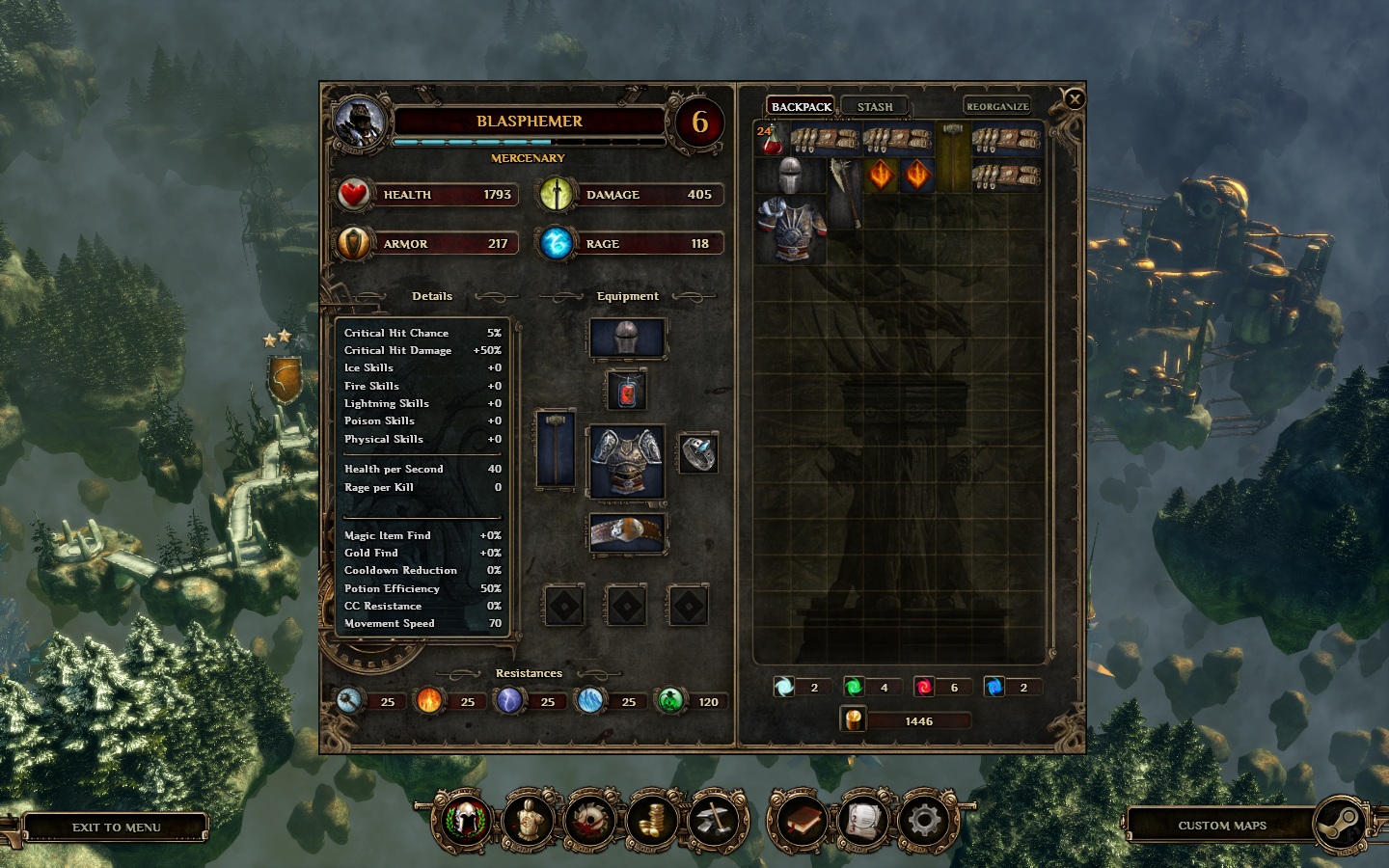Reorganize the backpack items
The height and width of the screenshot is (868, 1389).
[997, 106]
